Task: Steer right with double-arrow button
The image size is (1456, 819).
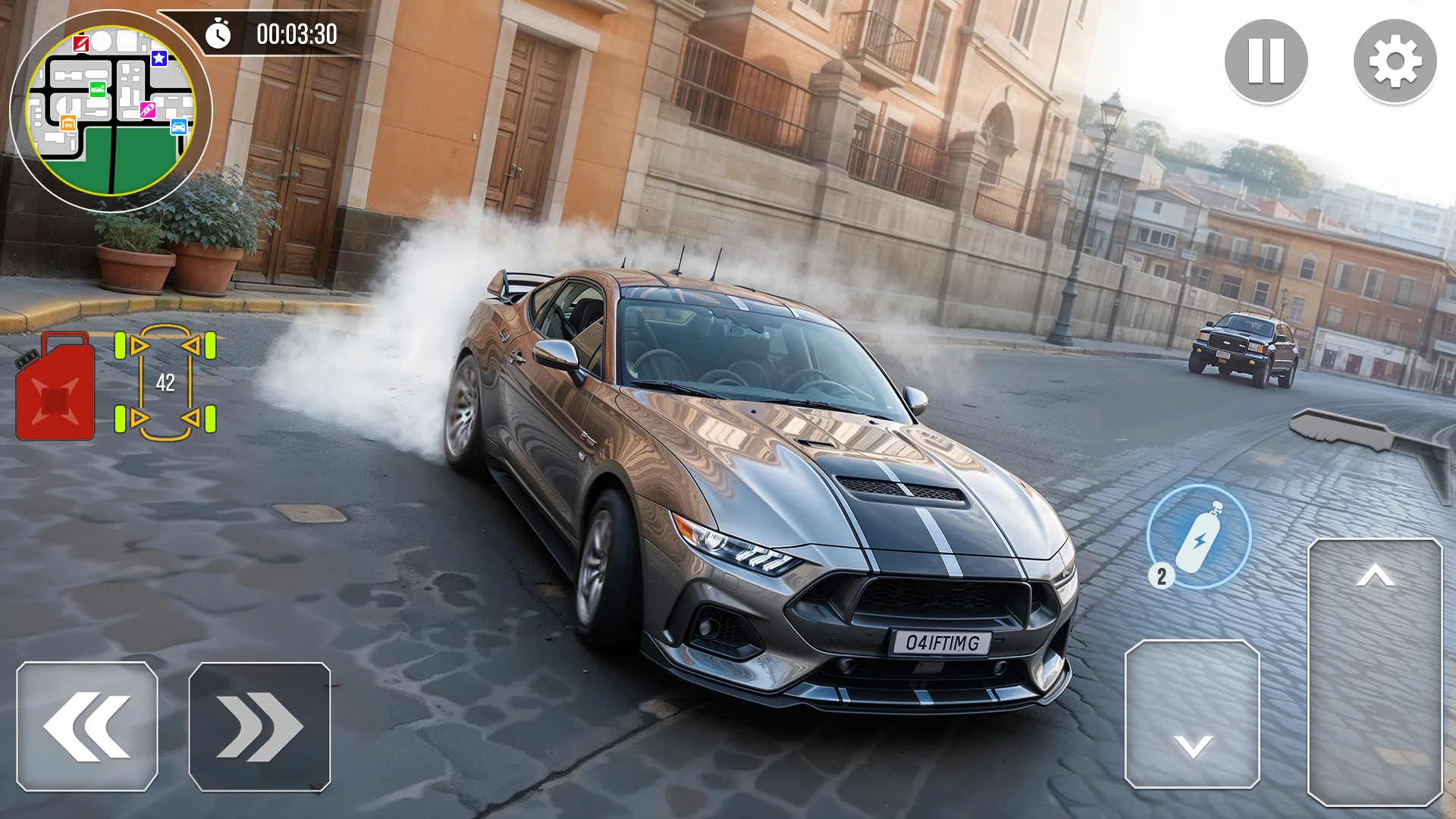Action: pyautogui.click(x=259, y=726)
